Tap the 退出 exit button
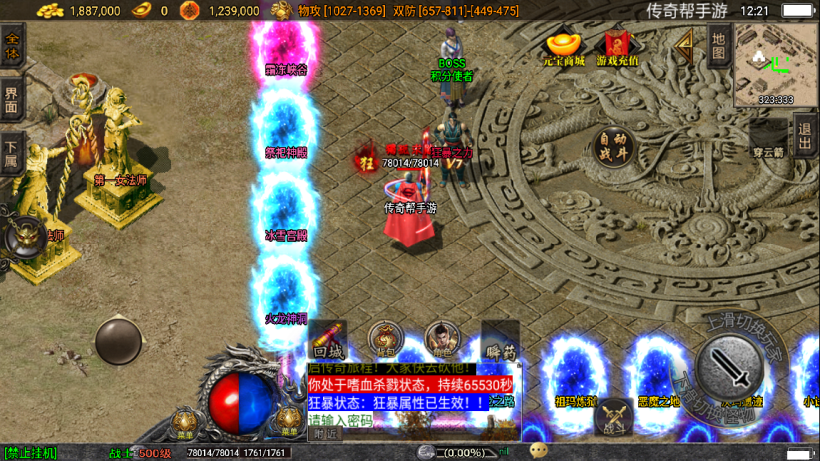Image resolution: width=820 pixels, height=461 pixels. [x=805, y=135]
